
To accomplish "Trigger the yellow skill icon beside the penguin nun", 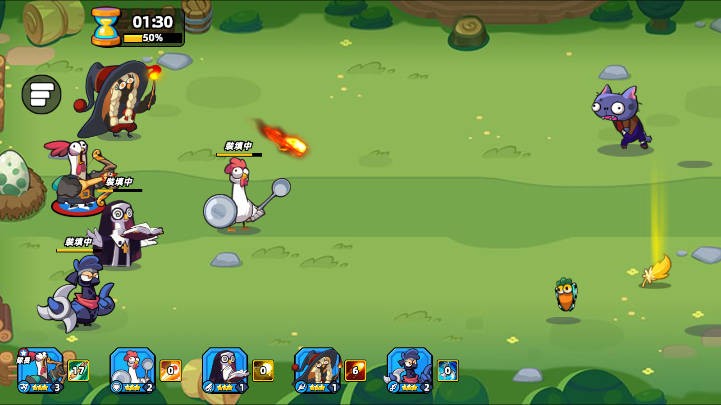I will pyautogui.click(x=263, y=371).
